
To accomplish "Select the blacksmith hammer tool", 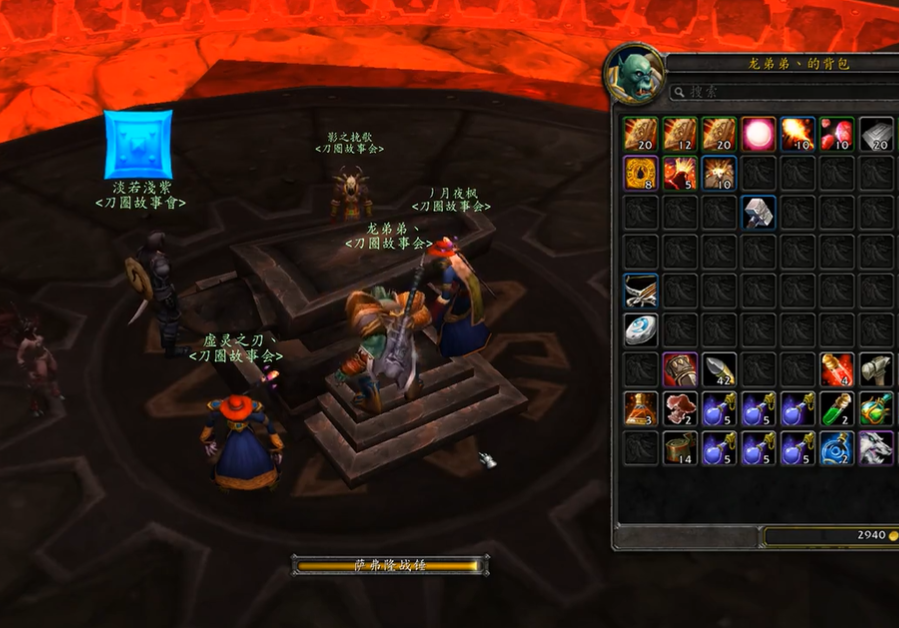I will coord(876,369).
